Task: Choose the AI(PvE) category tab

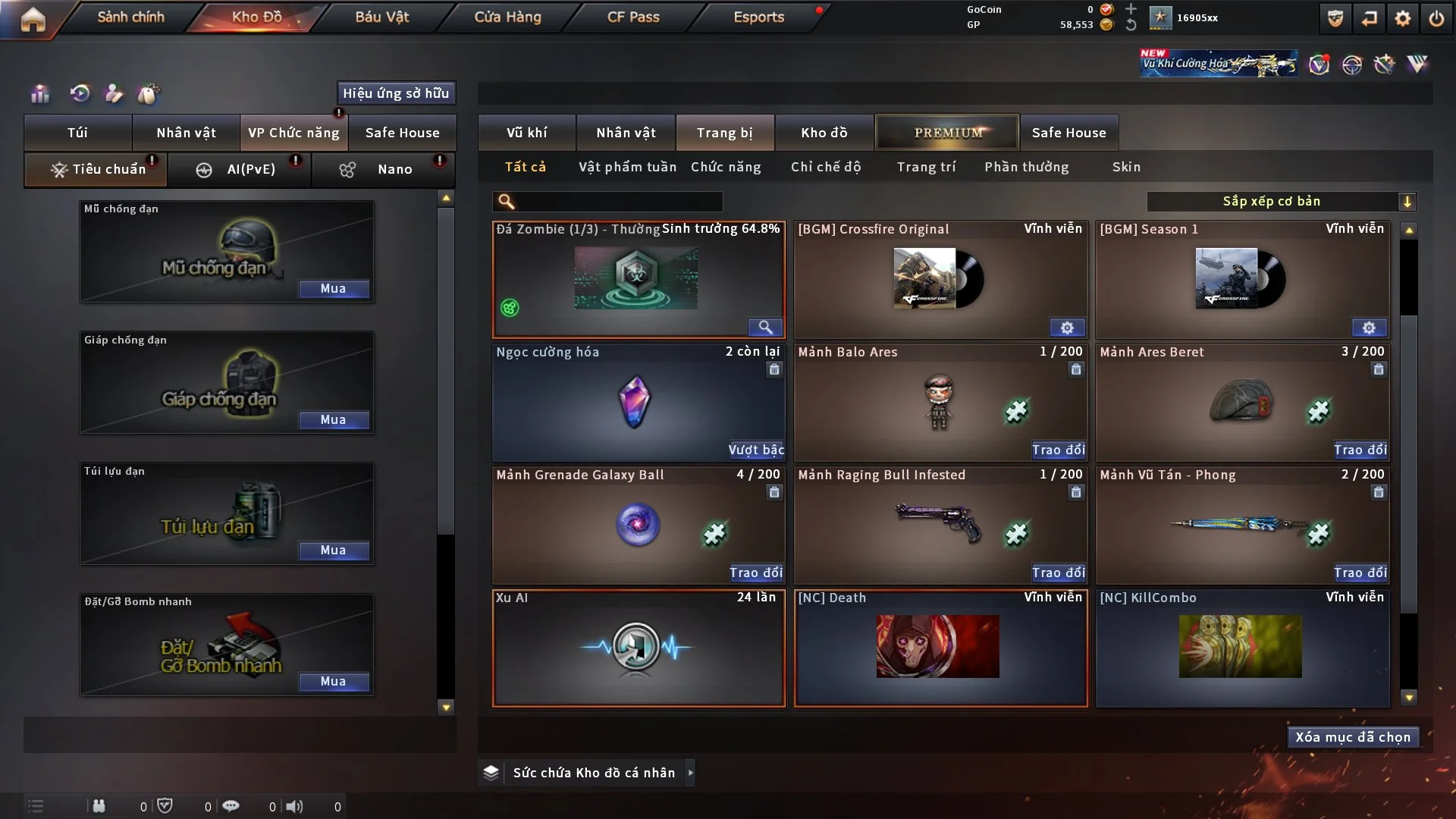Action: [250, 169]
